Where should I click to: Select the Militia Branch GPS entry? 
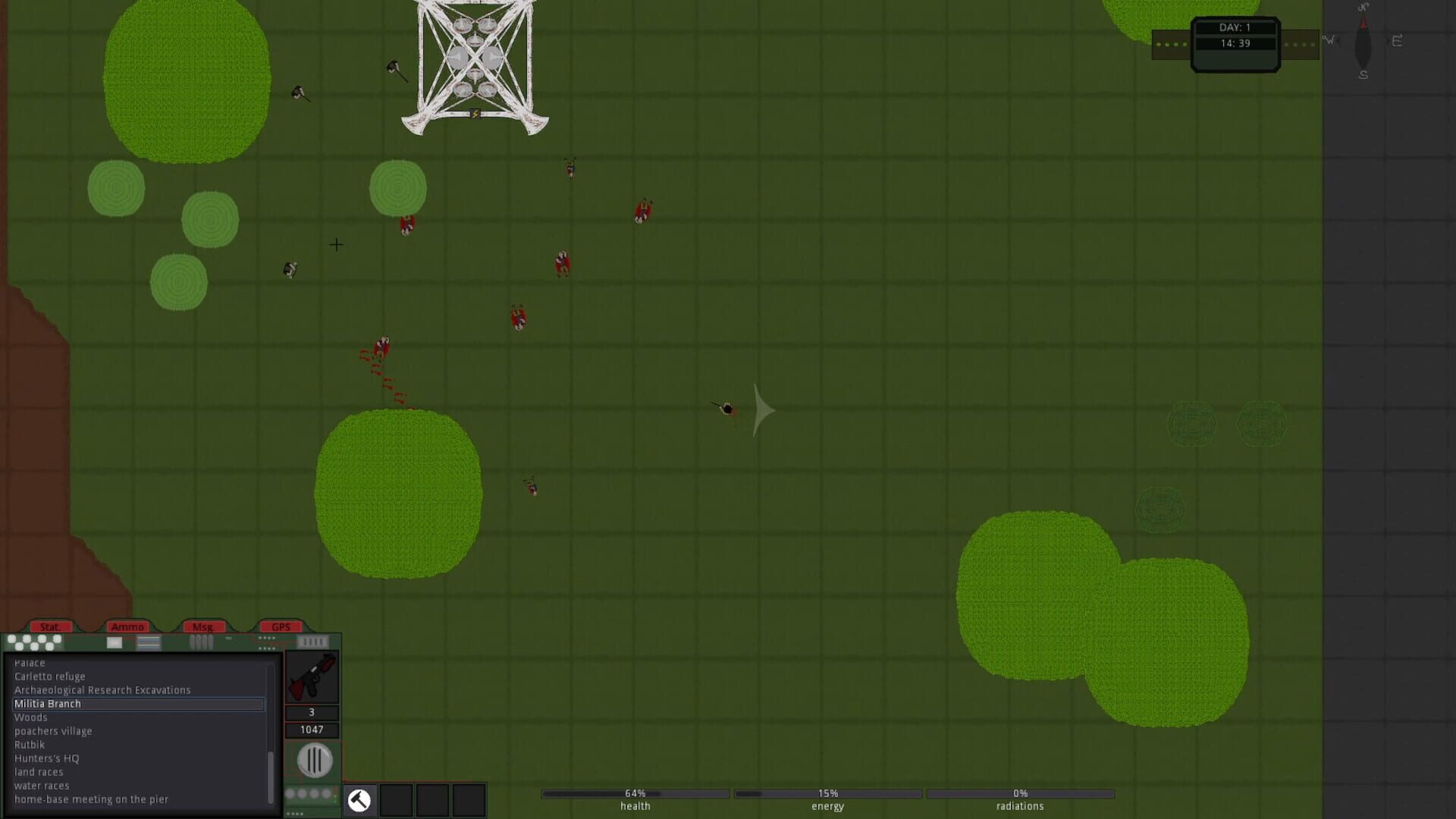click(x=48, y=704)
